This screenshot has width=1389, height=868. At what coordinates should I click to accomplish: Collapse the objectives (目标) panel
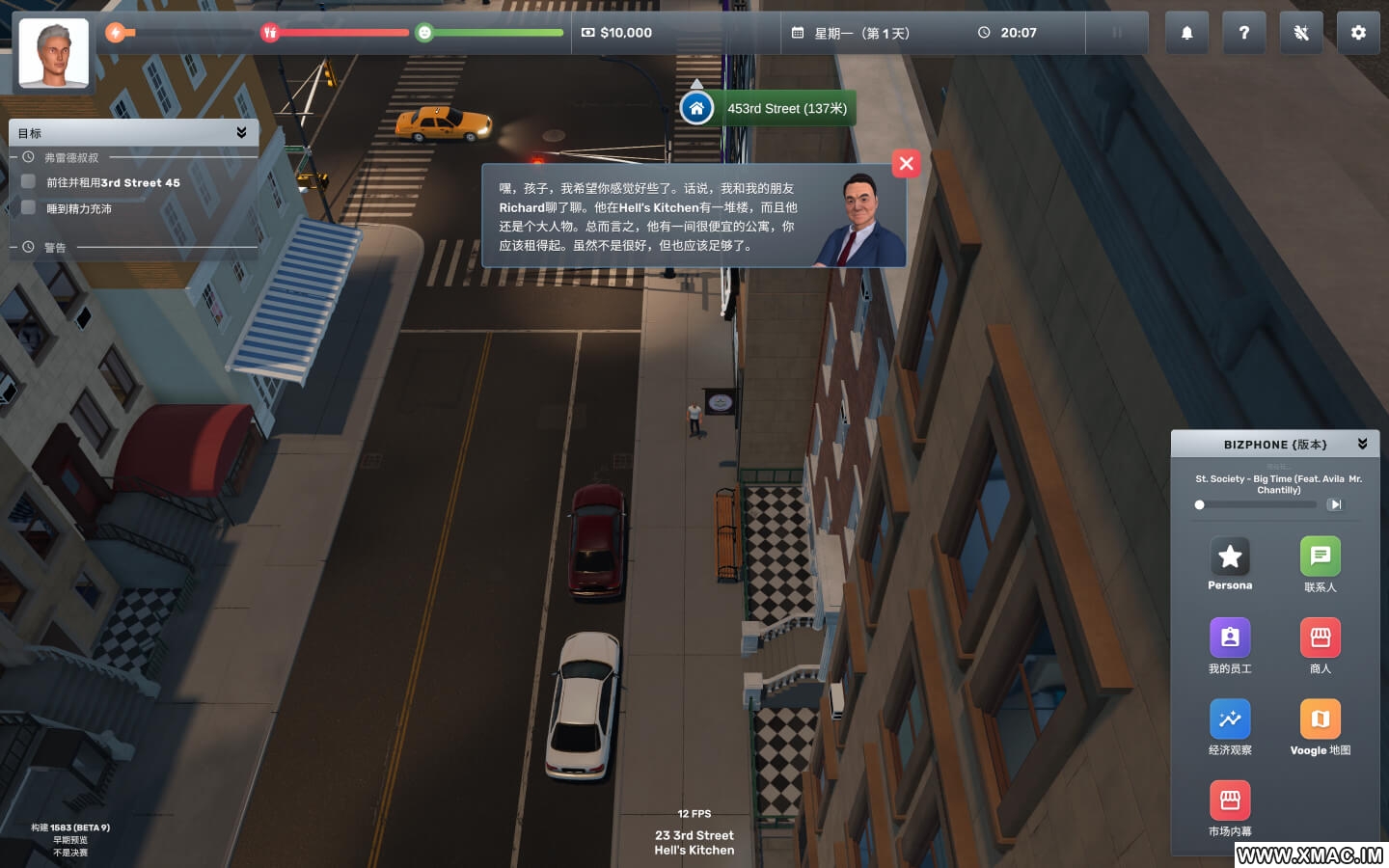coord(241,132)
